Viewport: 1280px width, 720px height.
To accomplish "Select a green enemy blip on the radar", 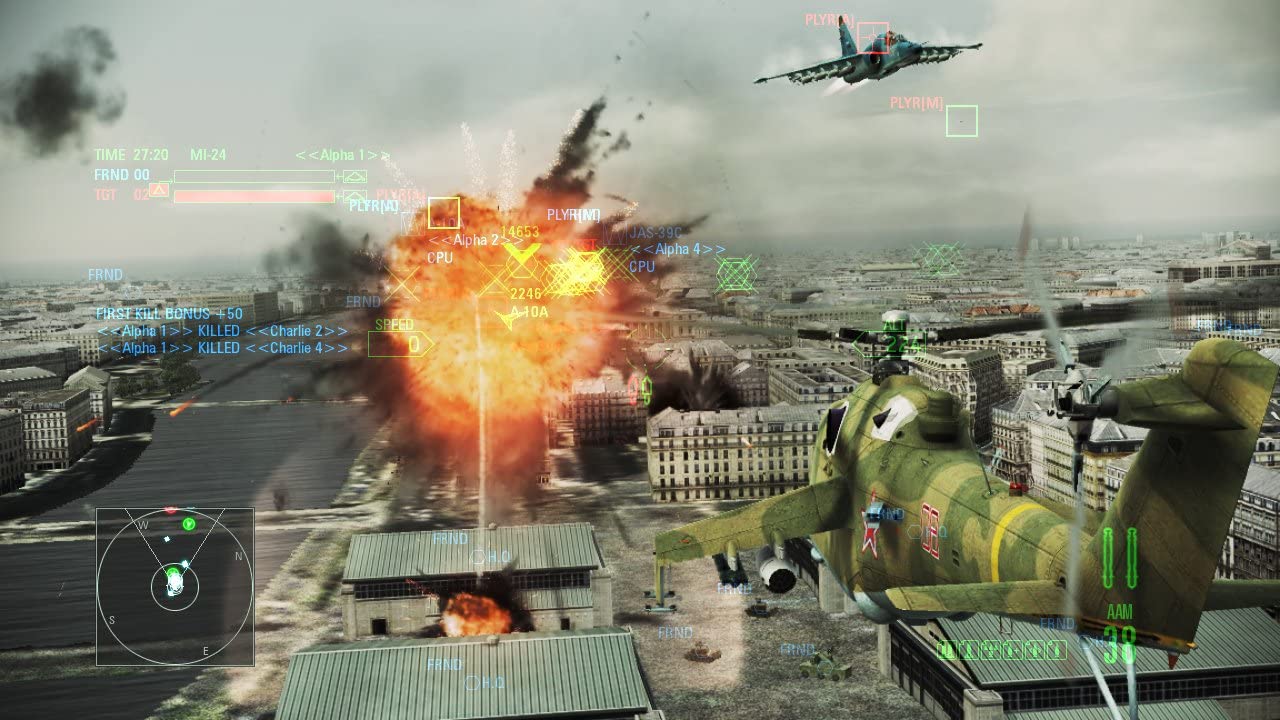I will pyautogui.click(x=189, y=524).
